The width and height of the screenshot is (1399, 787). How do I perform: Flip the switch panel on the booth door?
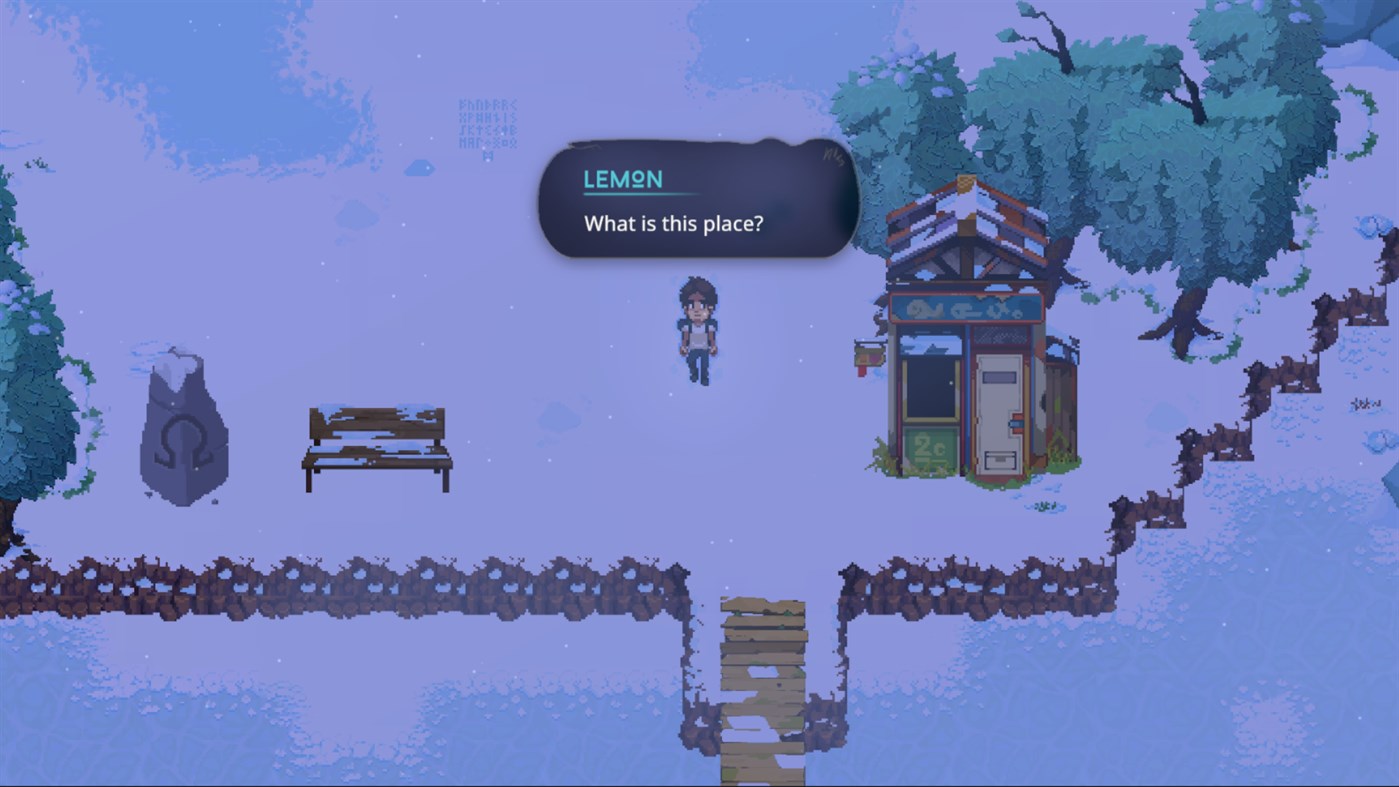1016,424
